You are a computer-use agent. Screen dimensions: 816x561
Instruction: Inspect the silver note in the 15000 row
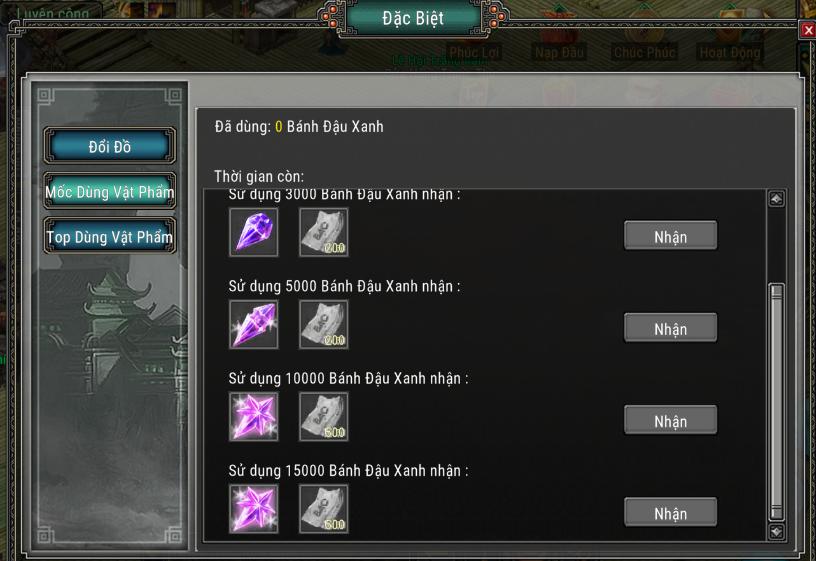tap(324, 509)
